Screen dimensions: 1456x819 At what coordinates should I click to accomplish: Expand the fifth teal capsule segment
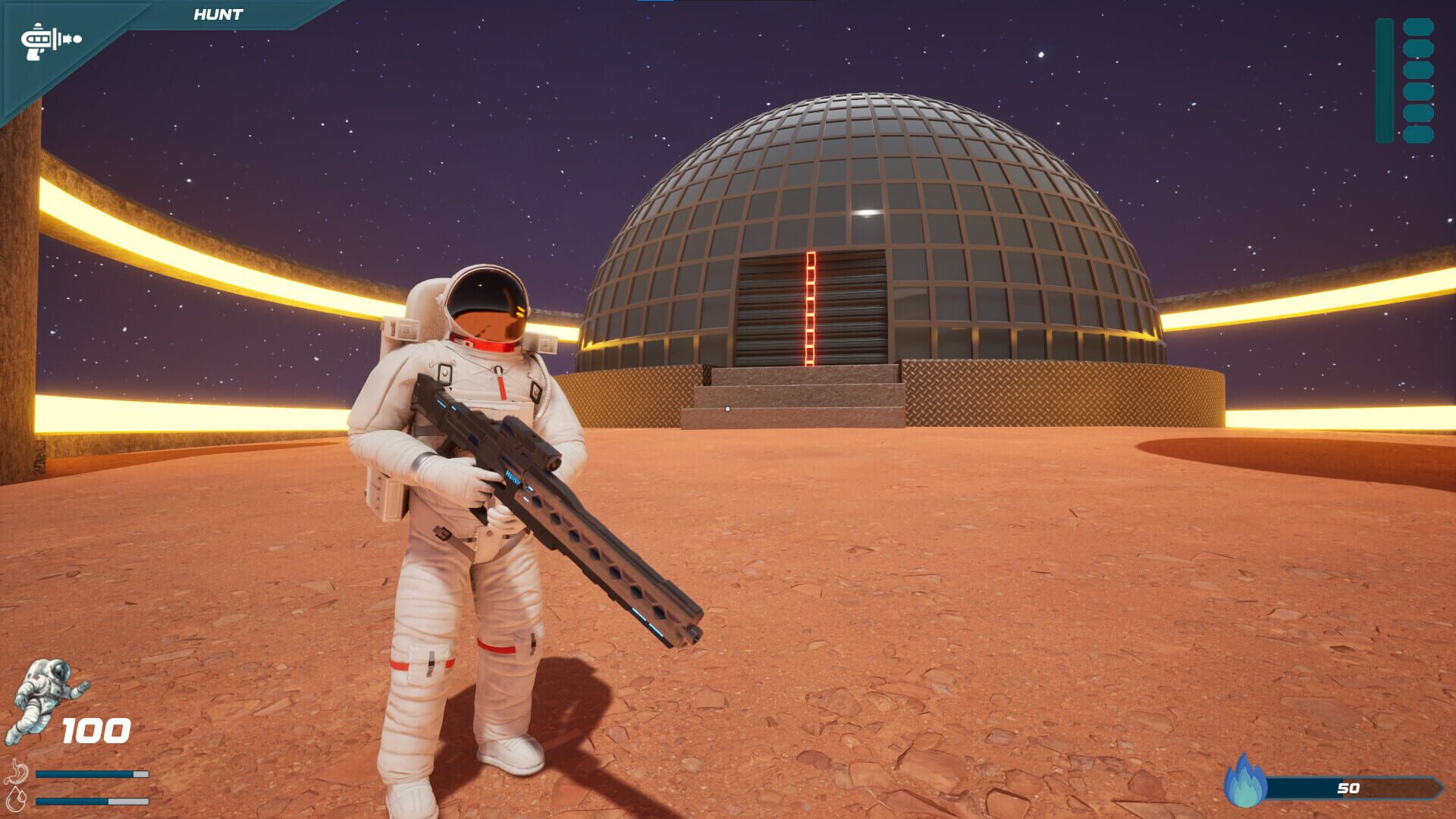1419,112
